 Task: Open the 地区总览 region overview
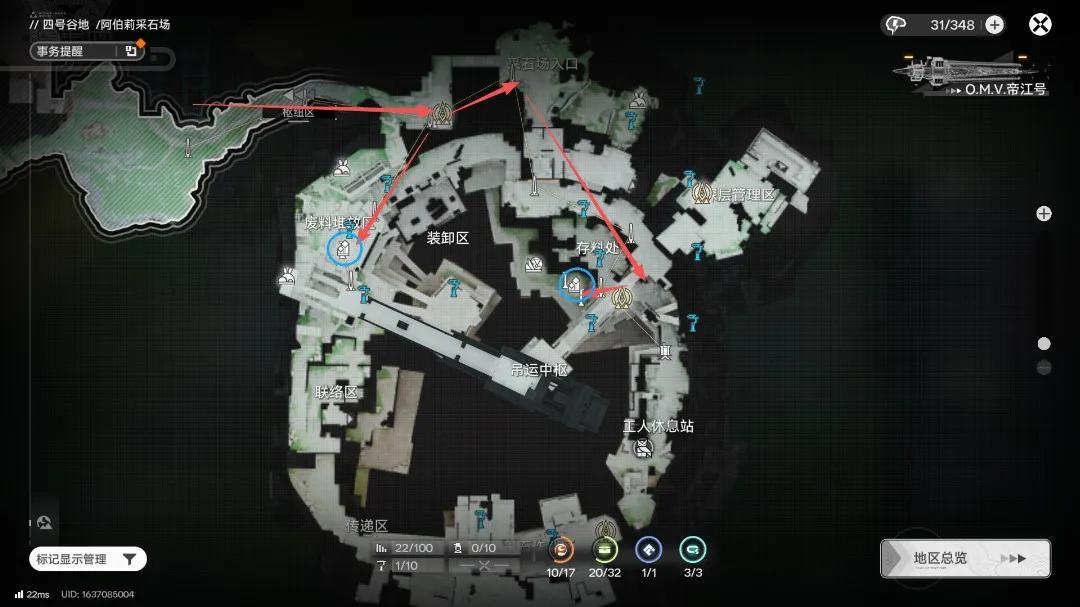click(x=965, y=558)
